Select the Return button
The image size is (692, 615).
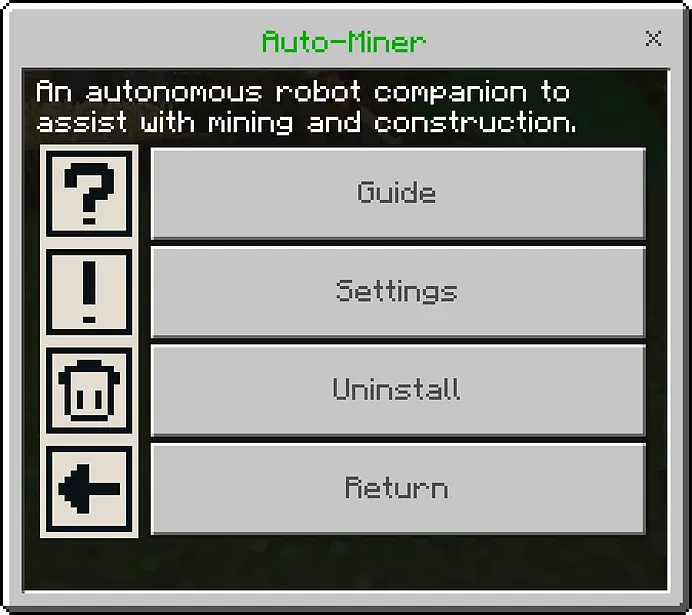click(397, 488)
